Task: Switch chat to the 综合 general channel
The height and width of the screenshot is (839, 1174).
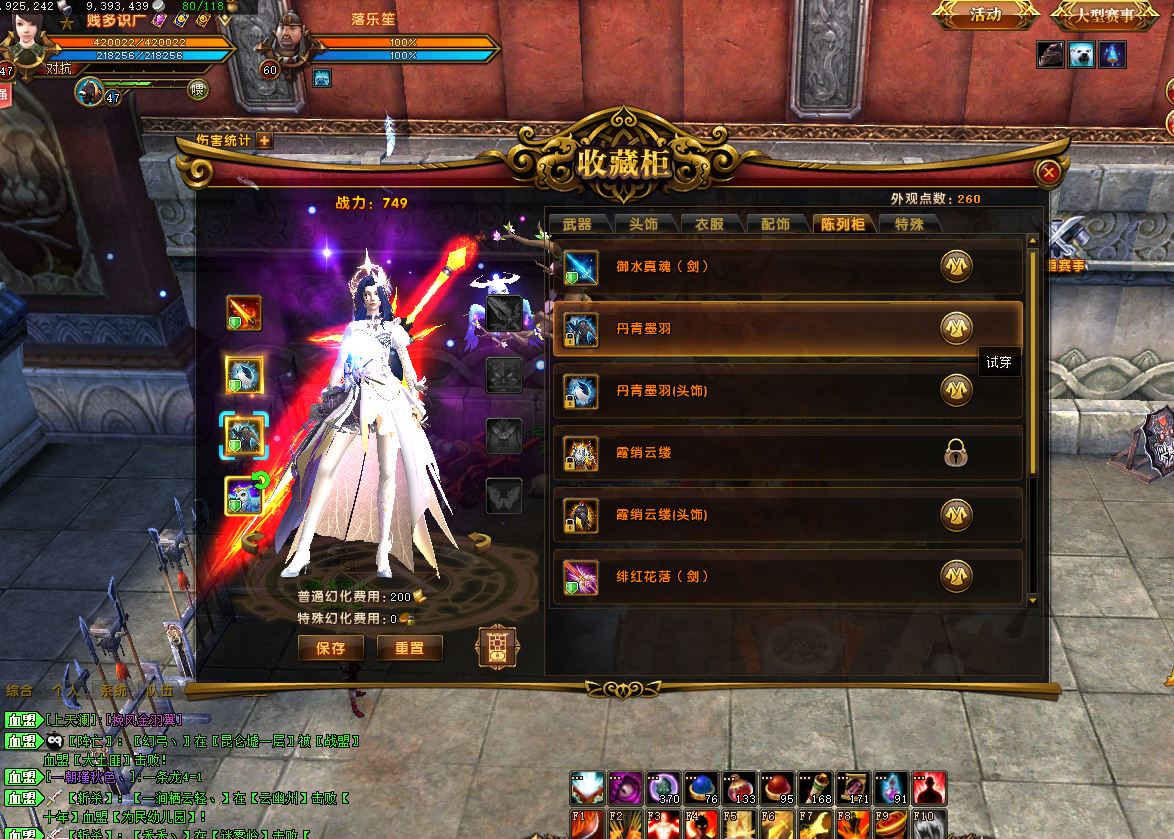Action: 19,690
